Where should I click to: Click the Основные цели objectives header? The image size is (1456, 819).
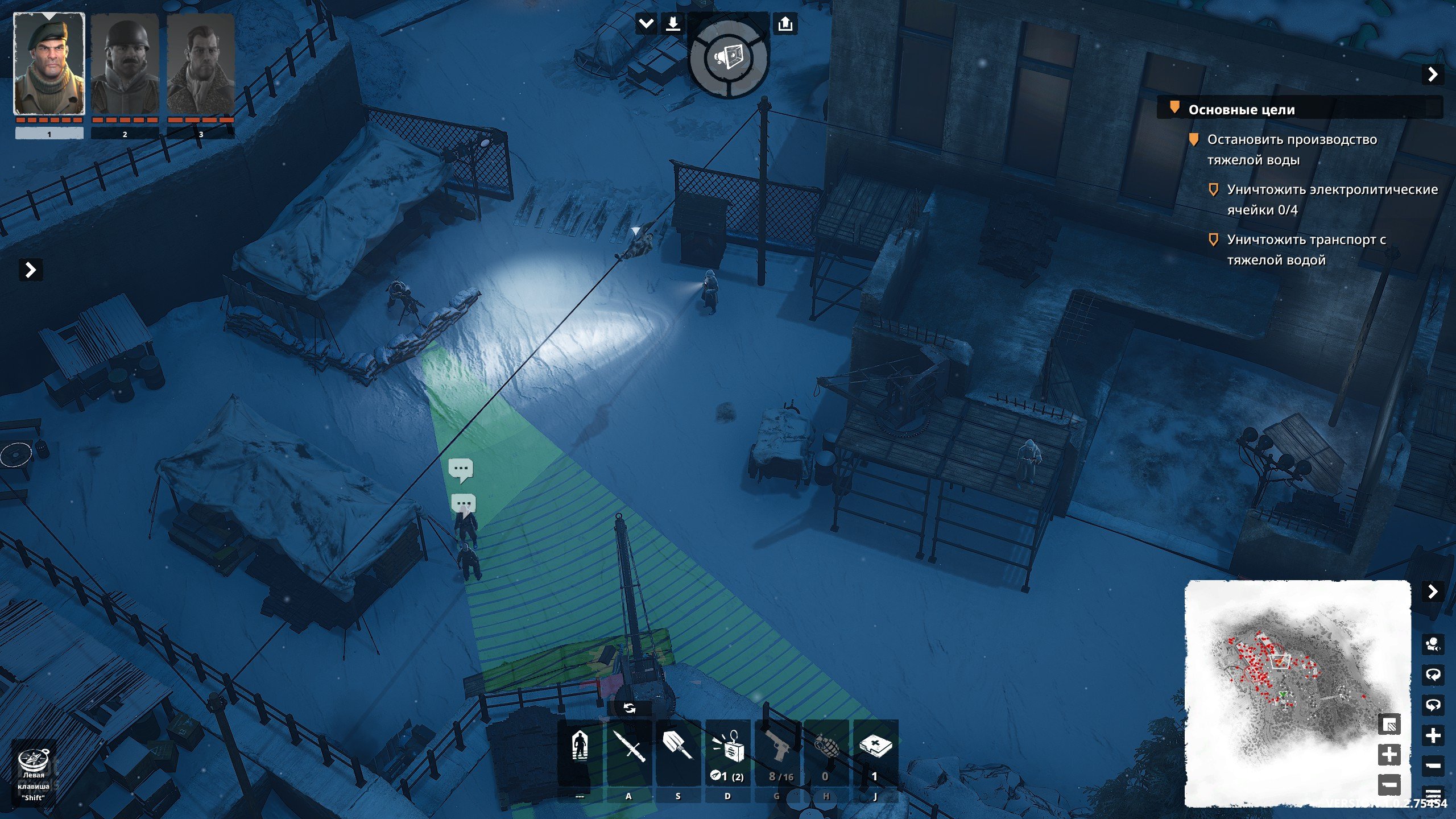point(1241,110)
